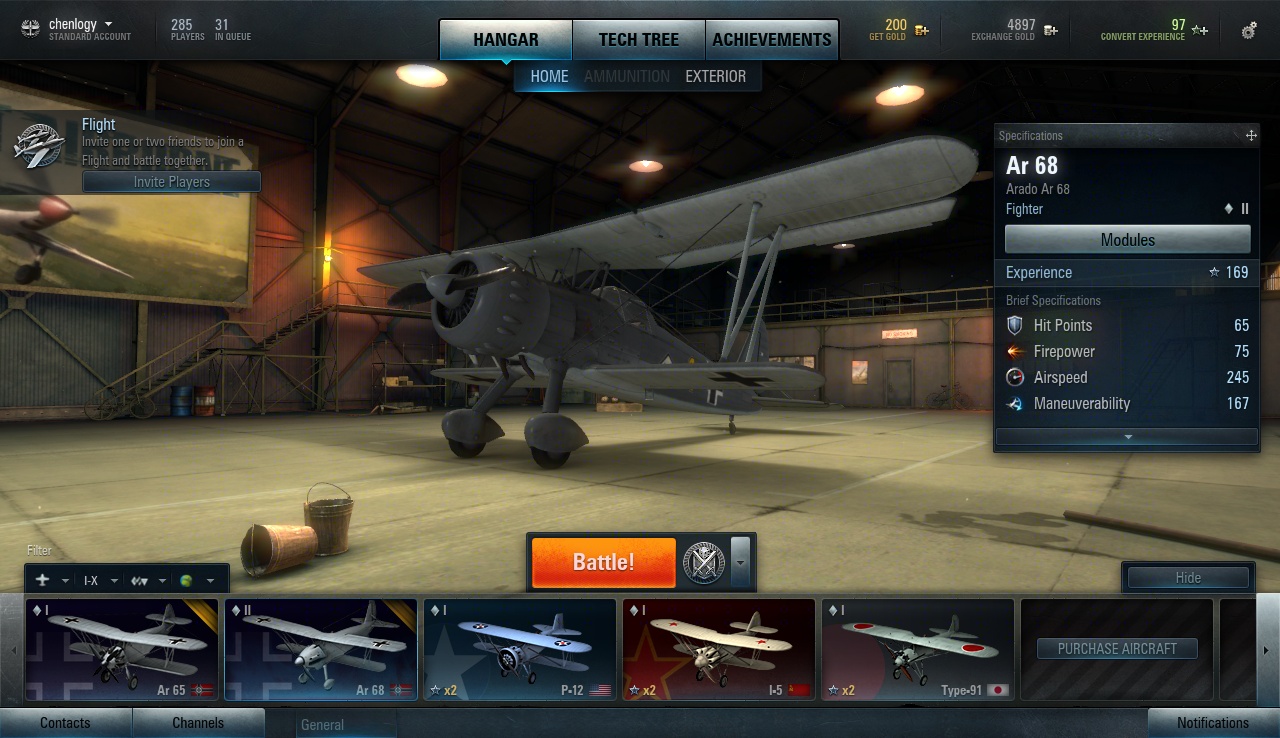Invite Players to a Flight
This screenshot has height=738, width=1280.
click(171, 182)
